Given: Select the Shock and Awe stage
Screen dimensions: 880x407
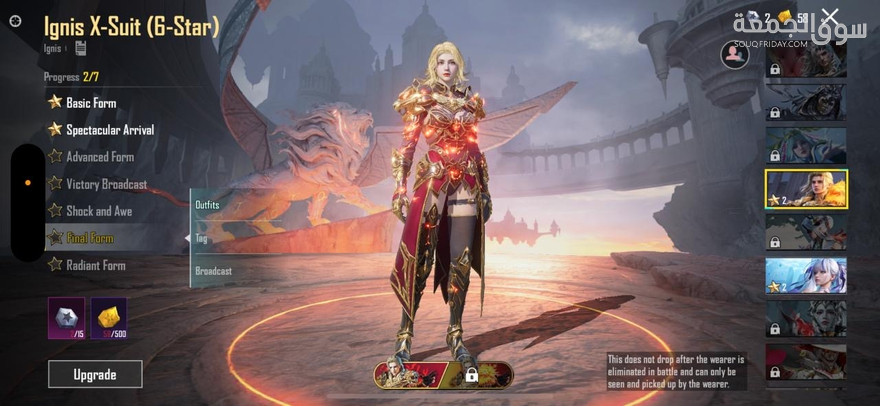Looking at the screenshot, I should [98, 211].
